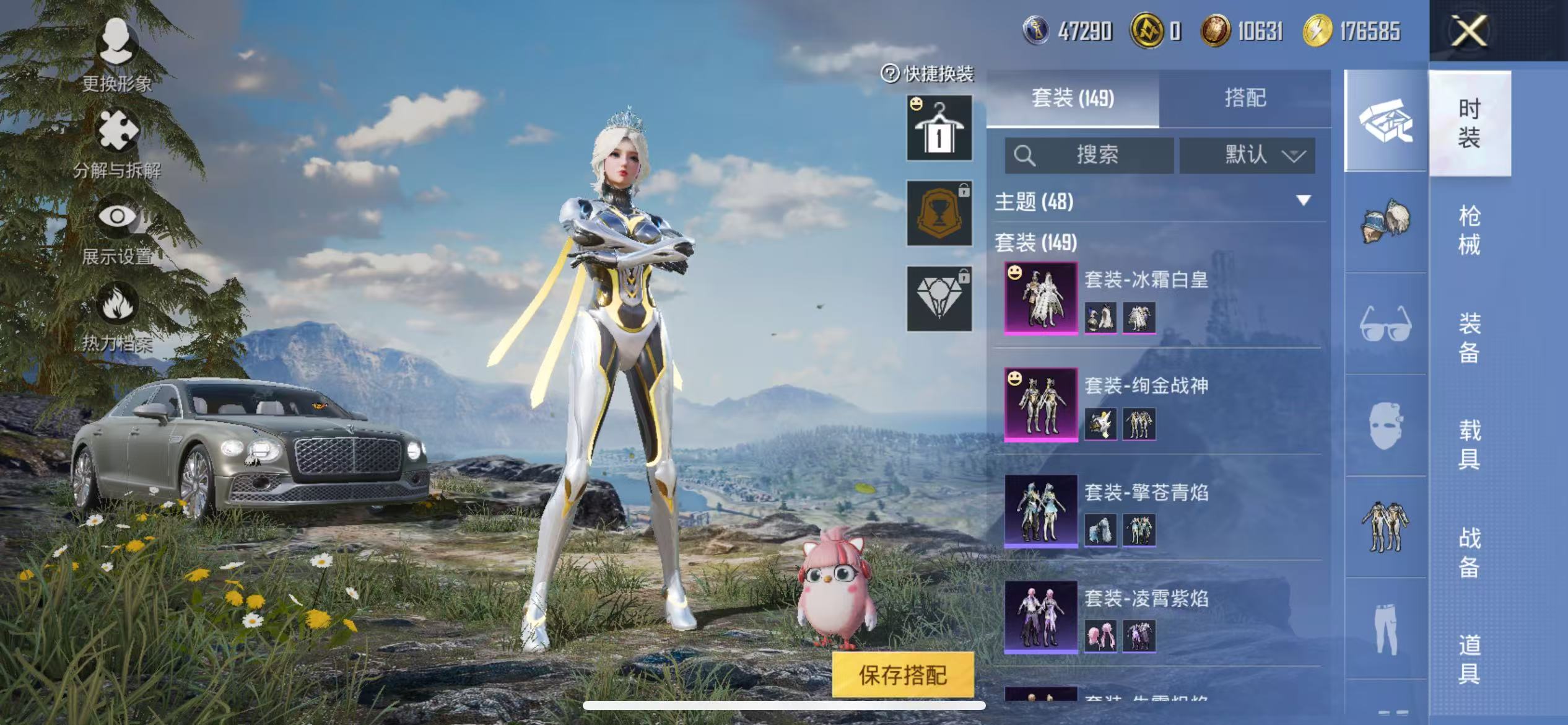
Task: Open 热力档案 flame archive
Action: point(117,316)
